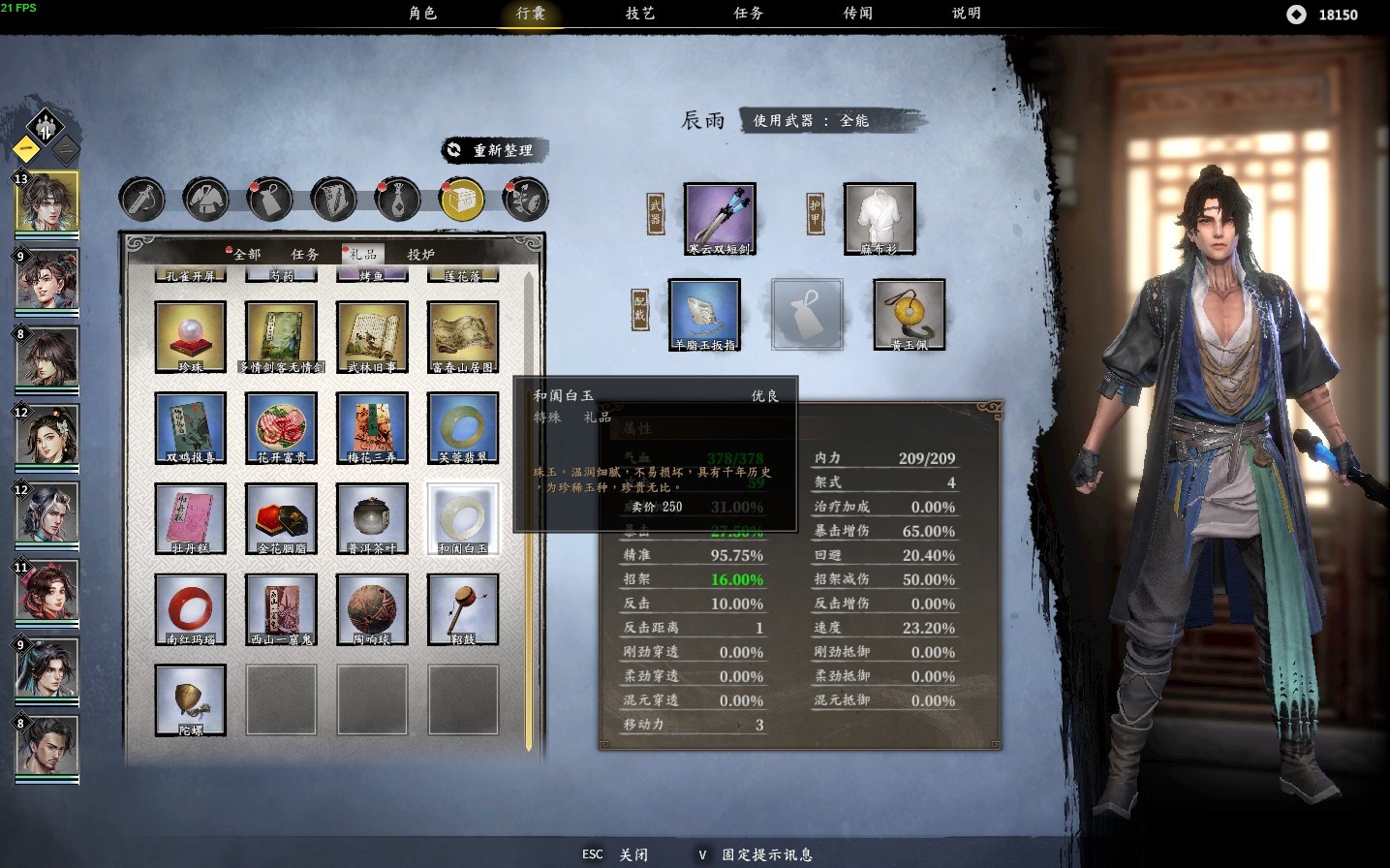Screen dimensions: 1390x868
Task: Switch to the 技艺 skills menu
Action: point(640,14)
